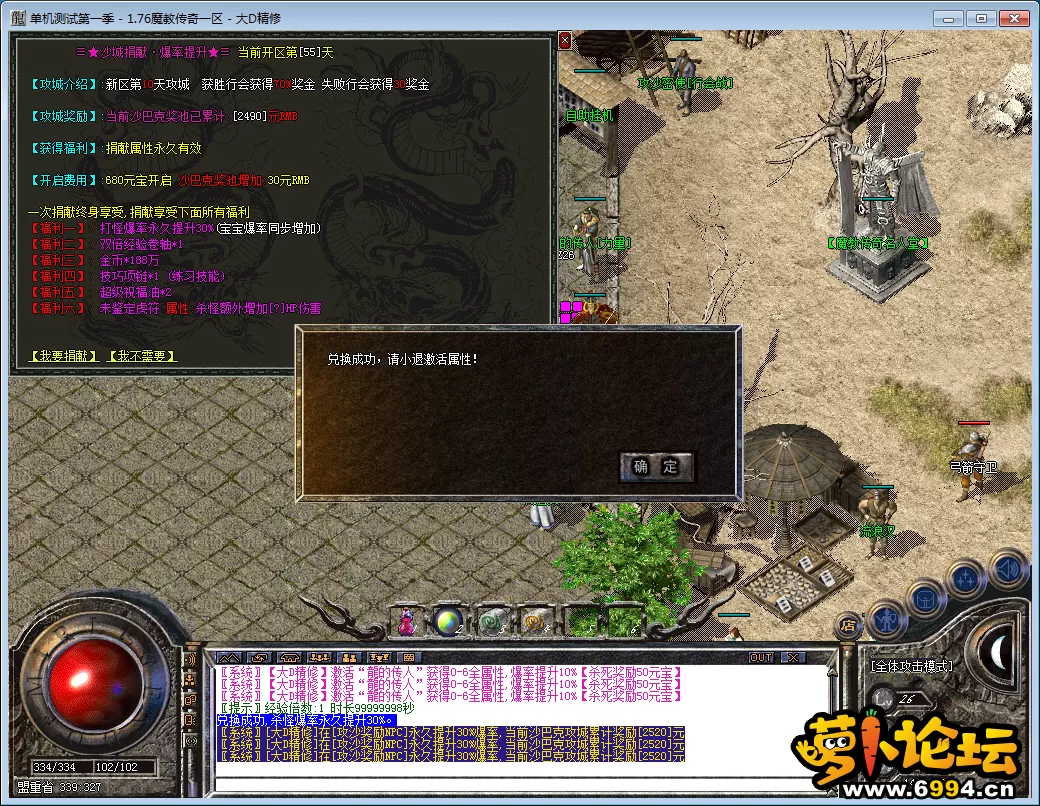
Task: Close the game window from title bar
Action: [x=1015, y=19]
